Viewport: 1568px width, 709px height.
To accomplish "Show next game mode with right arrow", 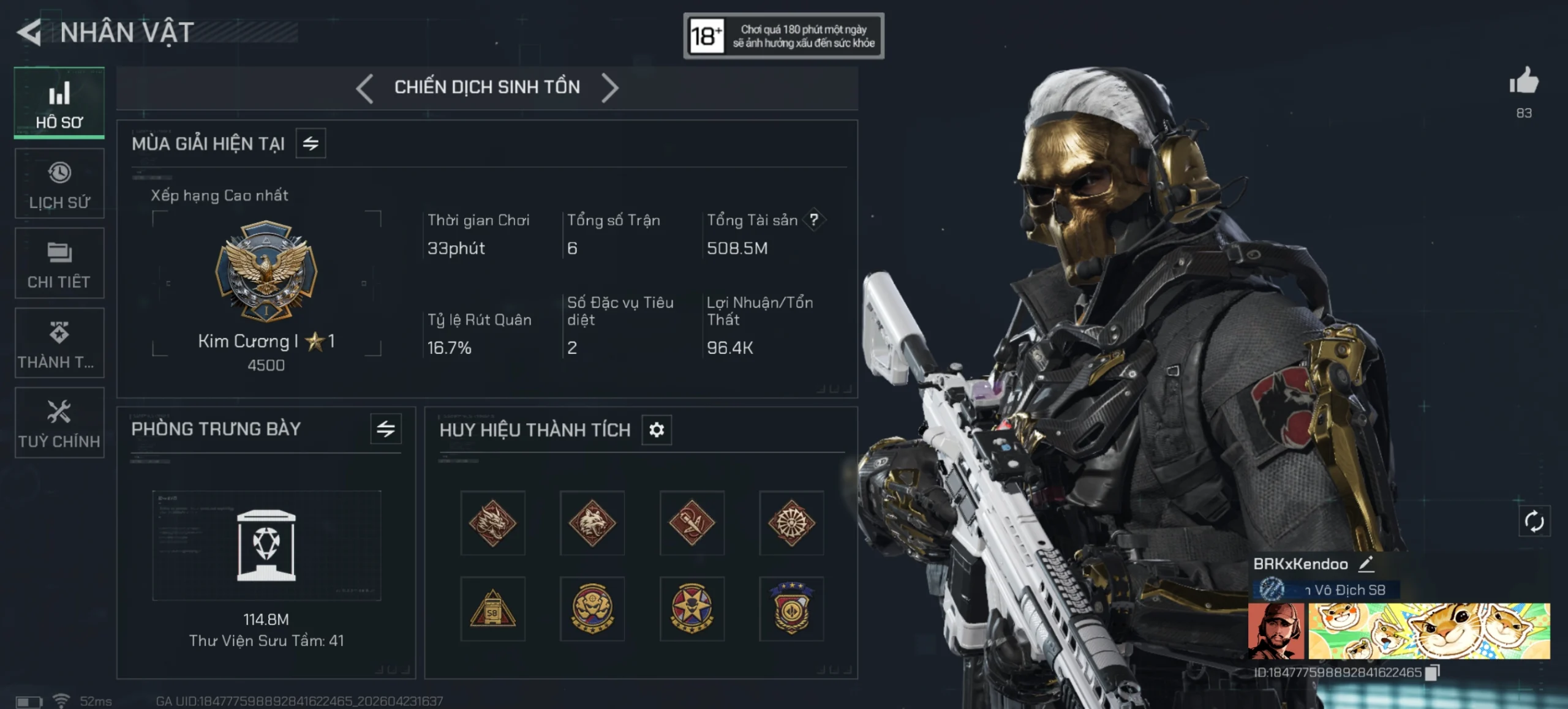I will click(609, 88).
